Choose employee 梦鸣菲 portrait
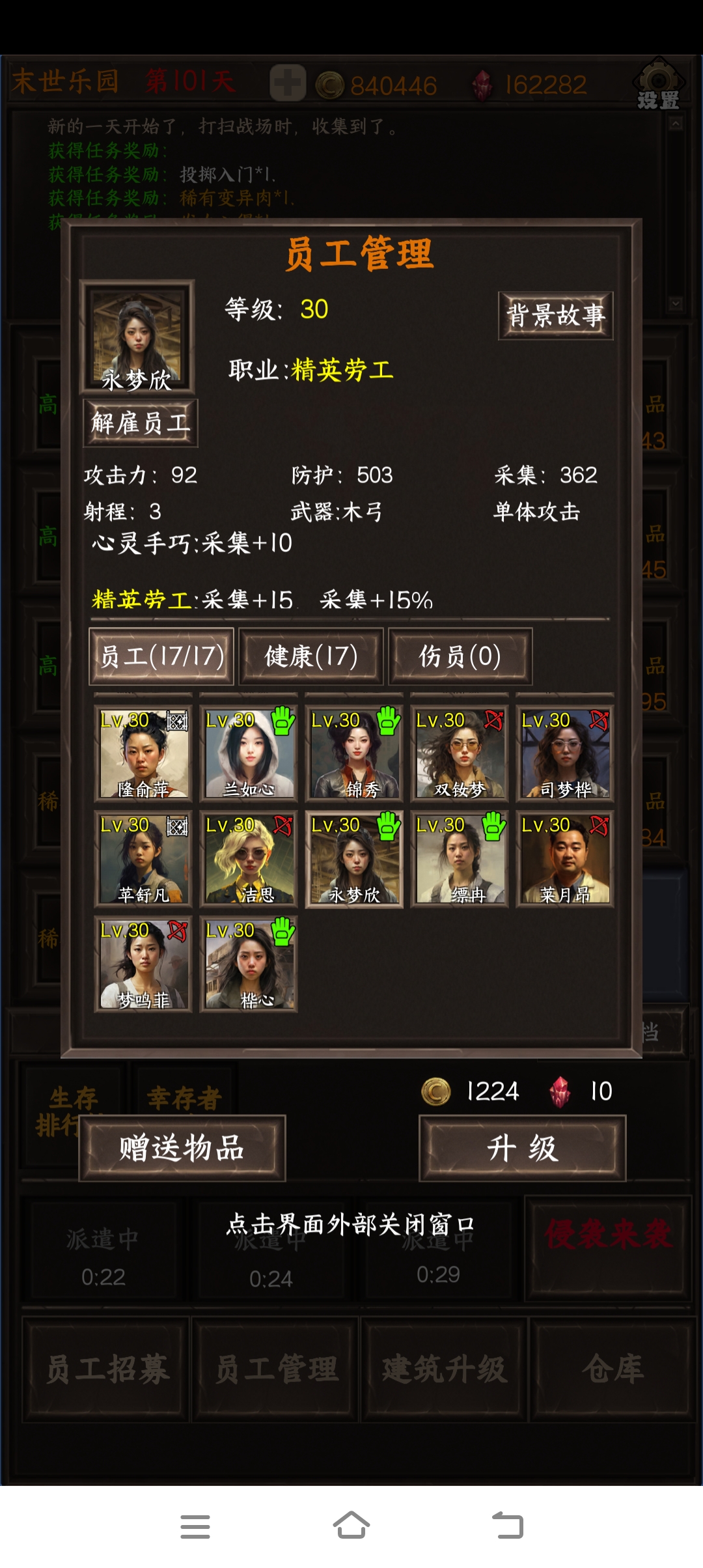This screenshot has width=703, height=1568. 143,965
